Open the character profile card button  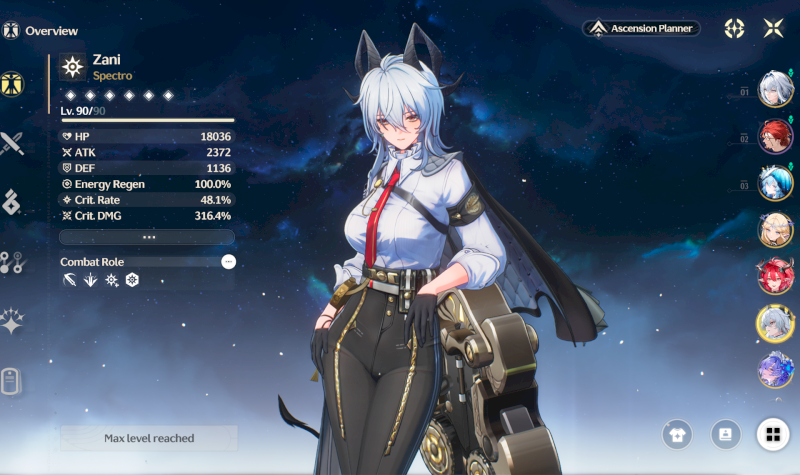click(724, 434)
